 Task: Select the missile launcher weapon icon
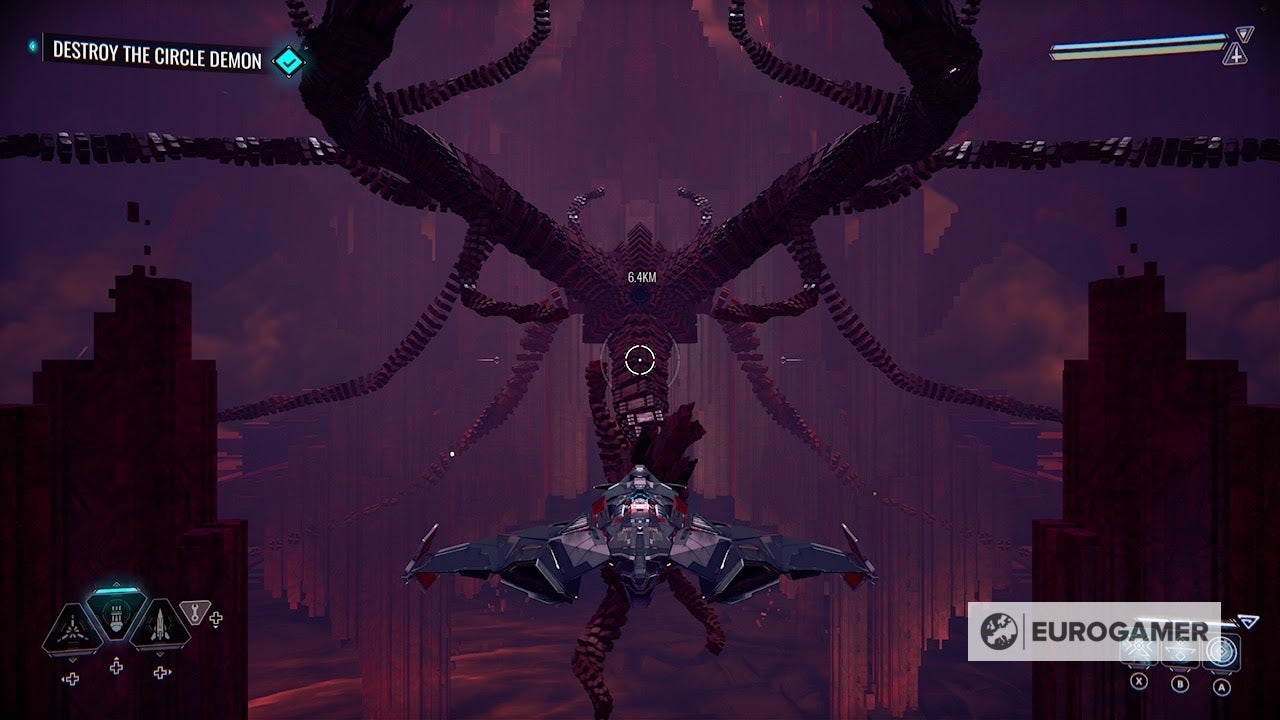pyautogui.click(x=159, y=627)
